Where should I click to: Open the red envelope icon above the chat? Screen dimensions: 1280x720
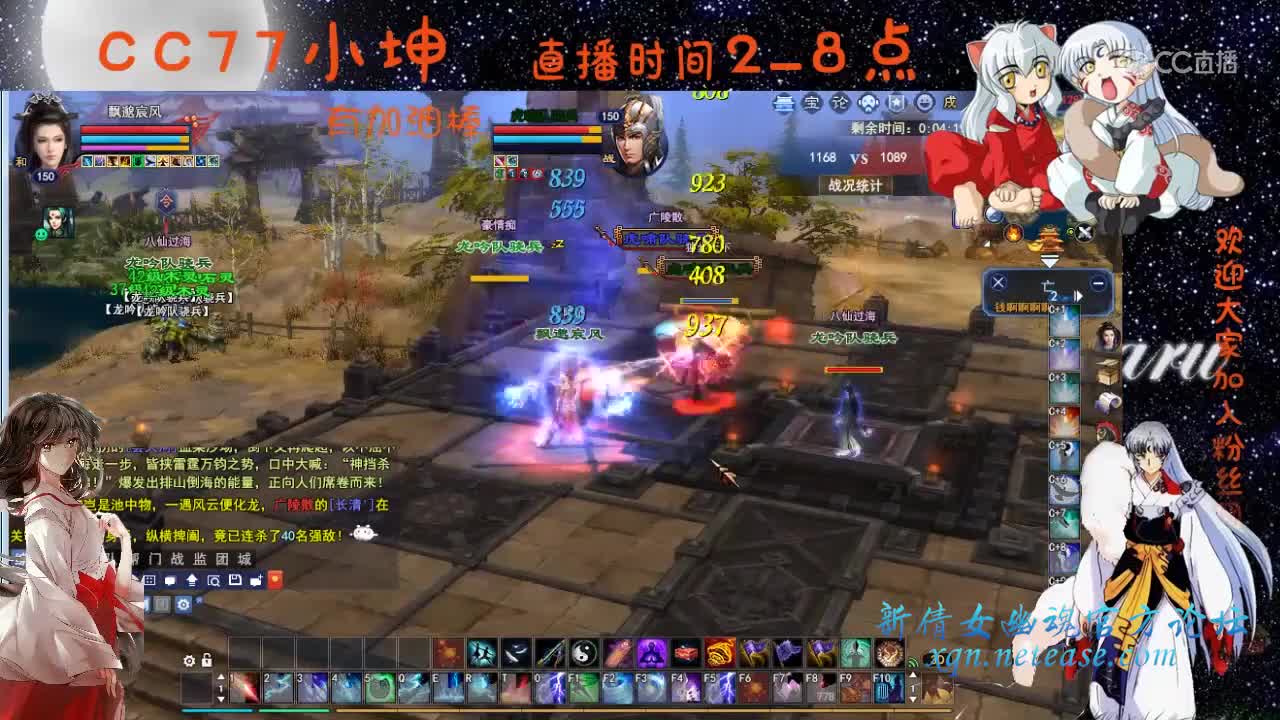pyautogui.click(x=276, y=579)
